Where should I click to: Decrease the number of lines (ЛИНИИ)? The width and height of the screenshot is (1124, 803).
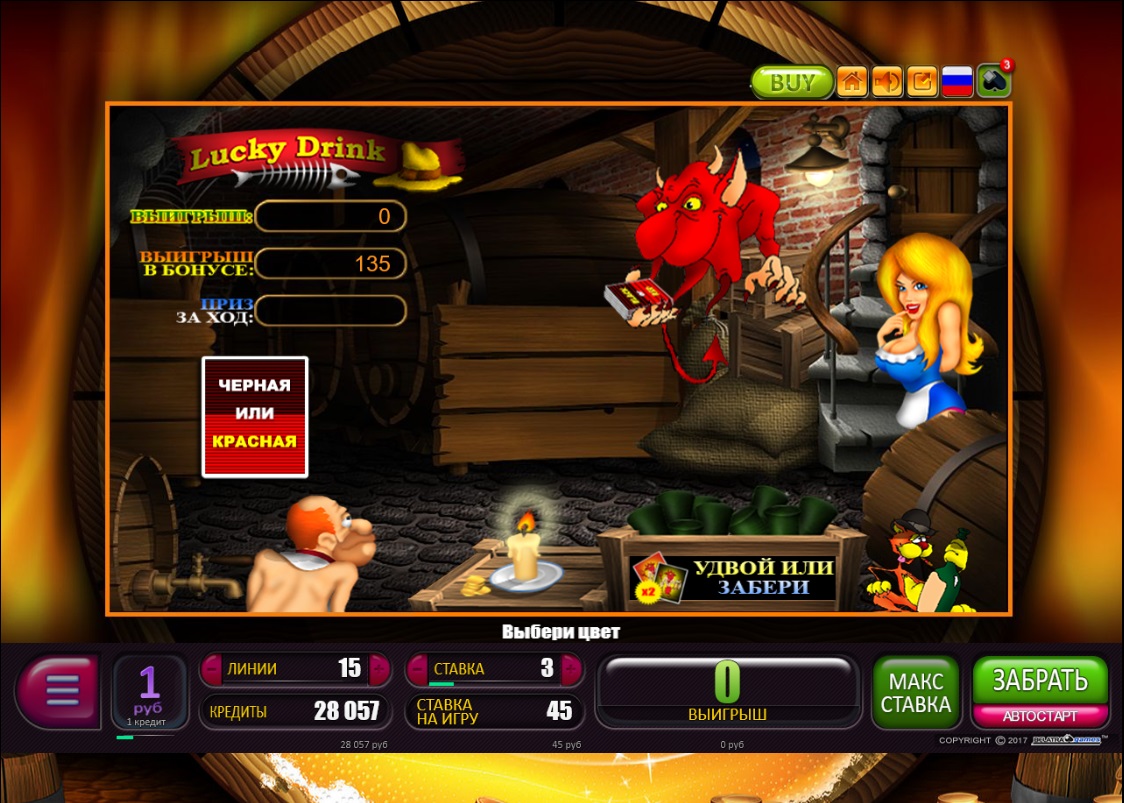[212, 669]
